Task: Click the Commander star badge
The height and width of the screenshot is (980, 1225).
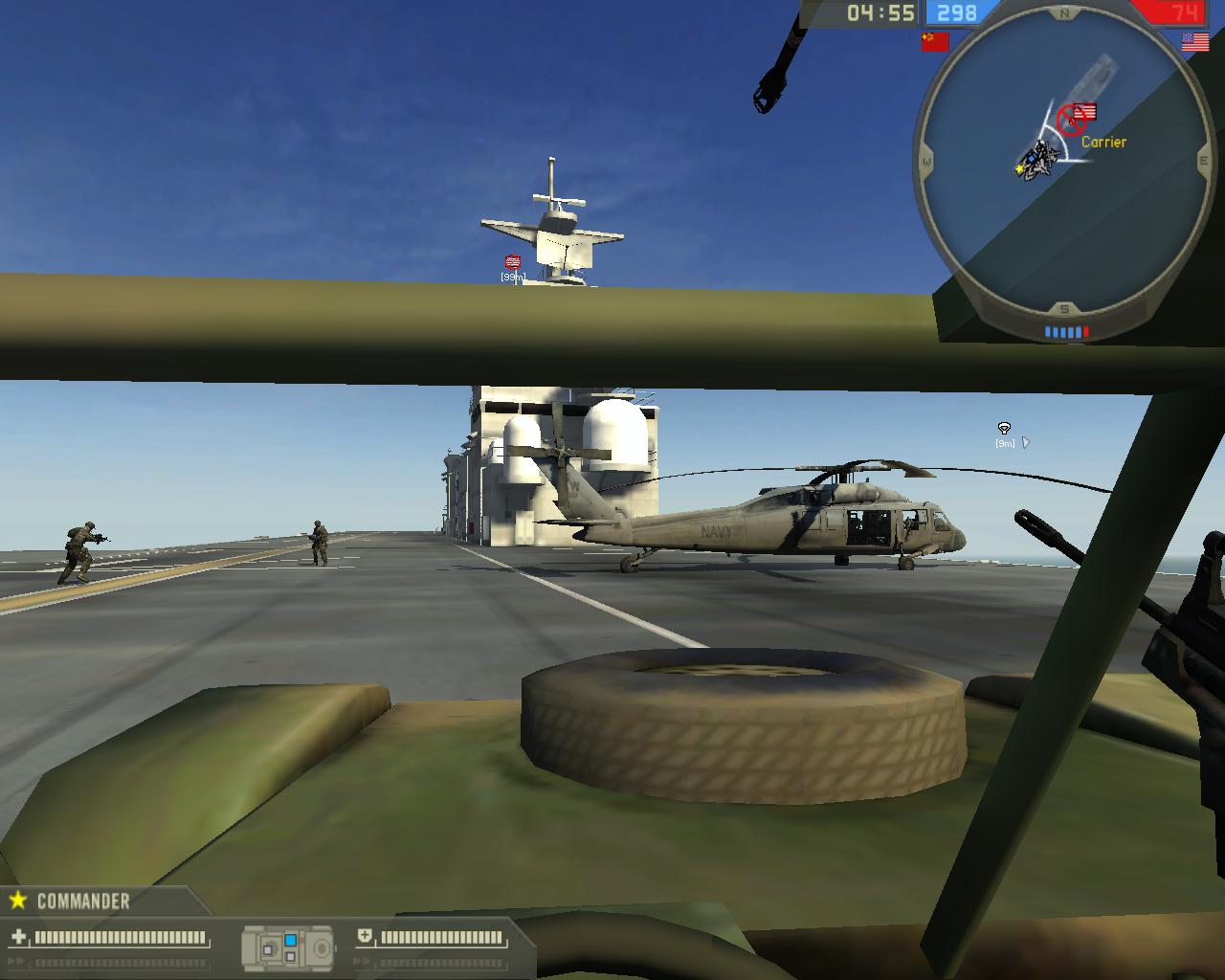Action: tap(17, 901)
